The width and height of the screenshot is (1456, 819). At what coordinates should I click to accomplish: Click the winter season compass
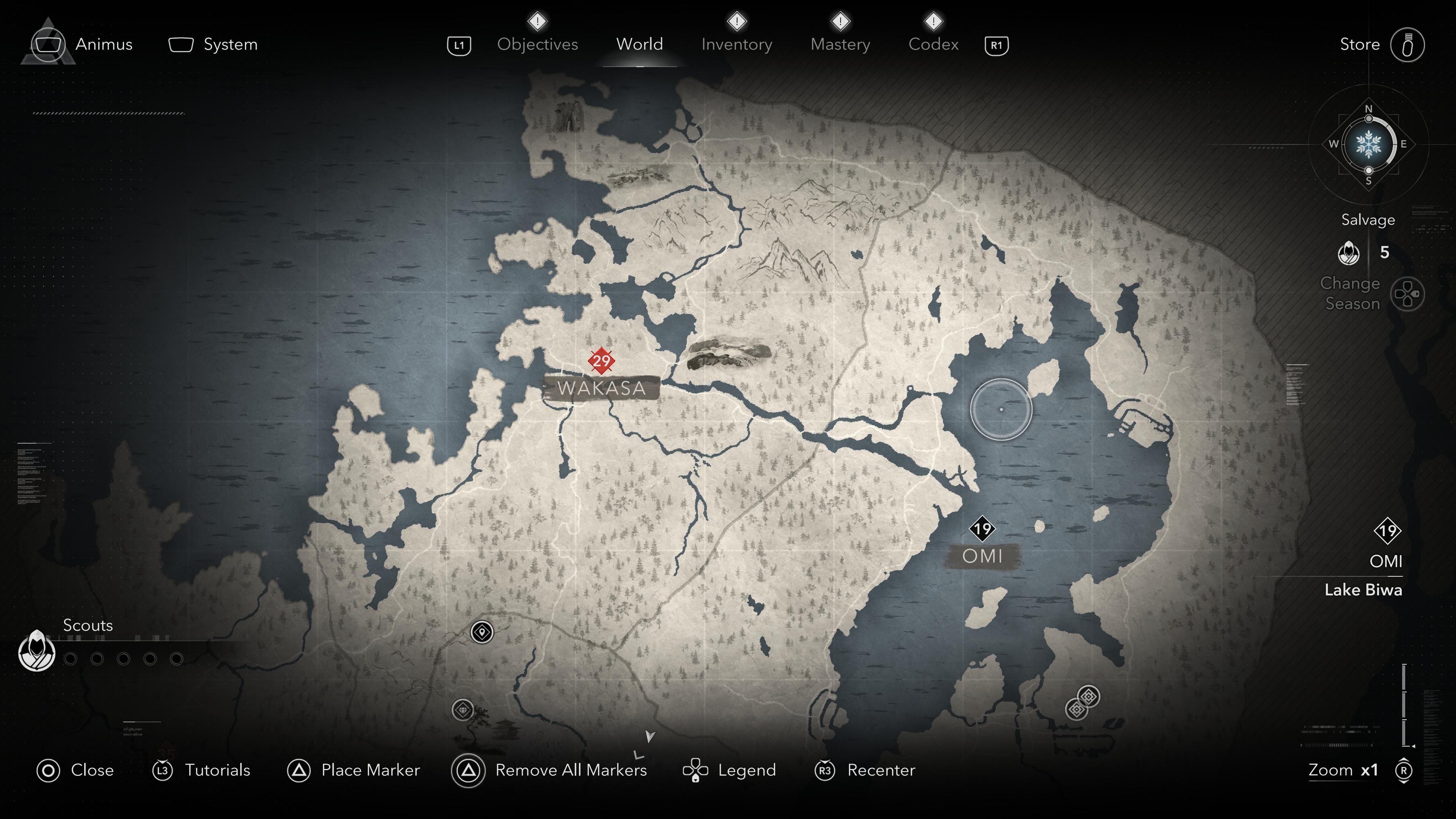click(x=1368, y=144)
